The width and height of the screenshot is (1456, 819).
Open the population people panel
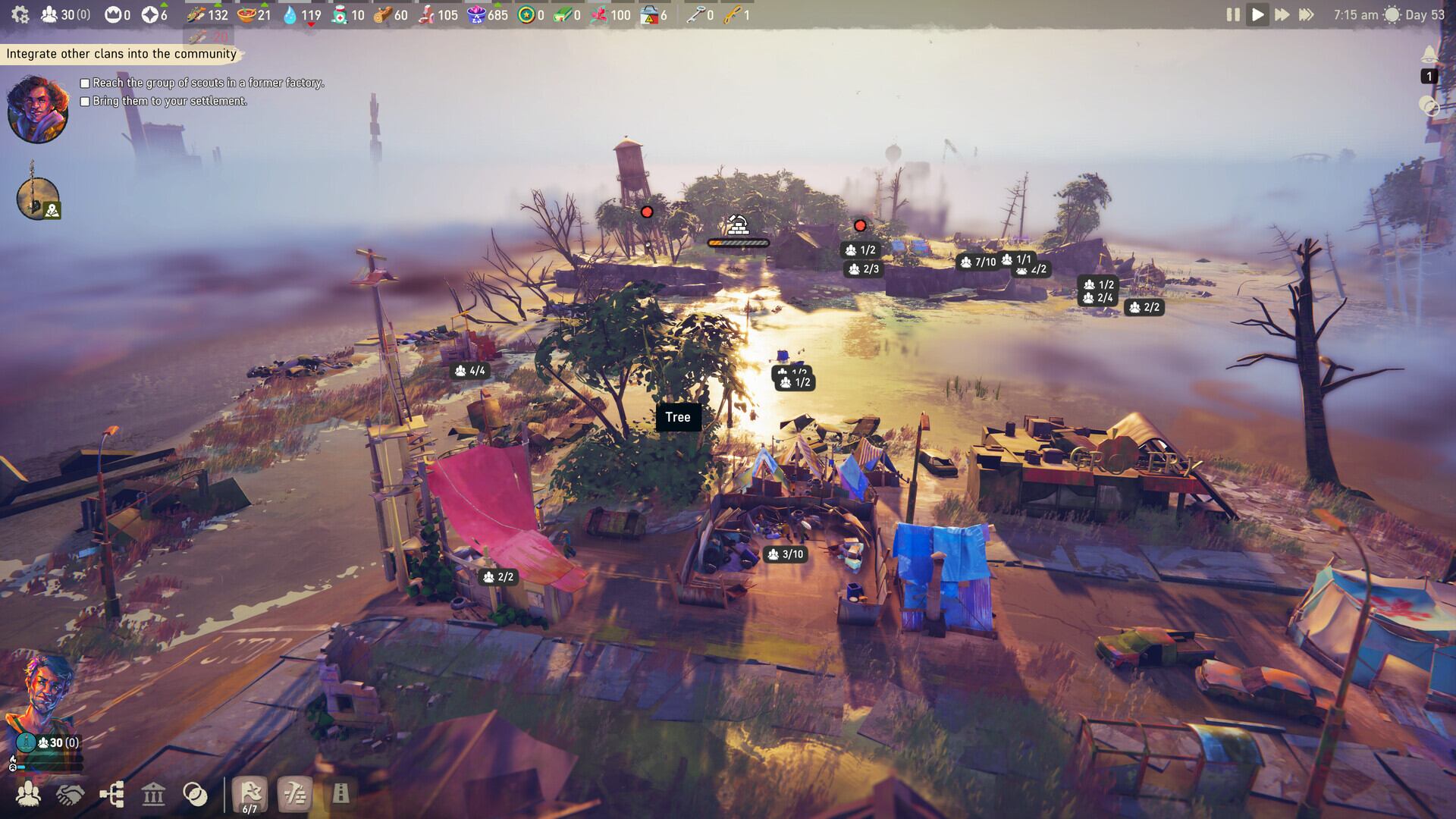(x=29, y=794)
